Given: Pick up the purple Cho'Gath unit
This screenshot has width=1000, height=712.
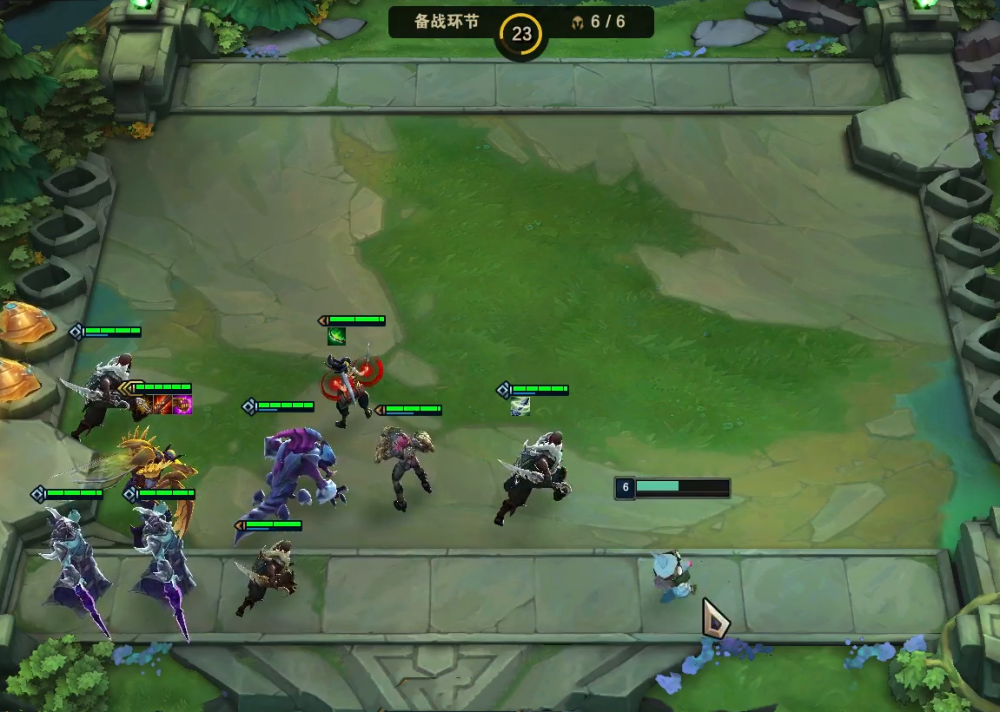Looking at the screenshot, I should pos(295,475).
